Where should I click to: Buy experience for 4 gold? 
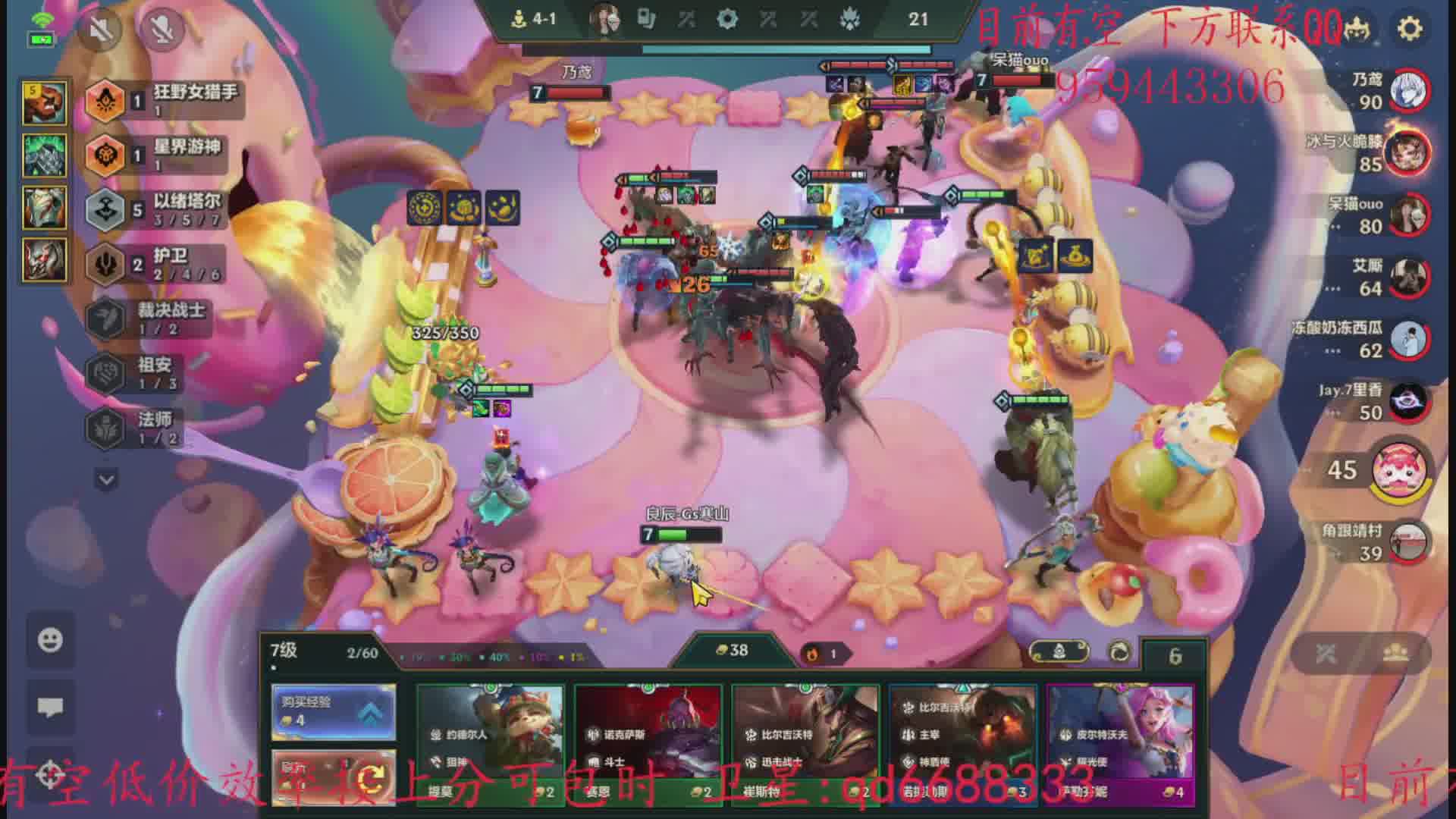pyautogui.click(x=334, y=711)
